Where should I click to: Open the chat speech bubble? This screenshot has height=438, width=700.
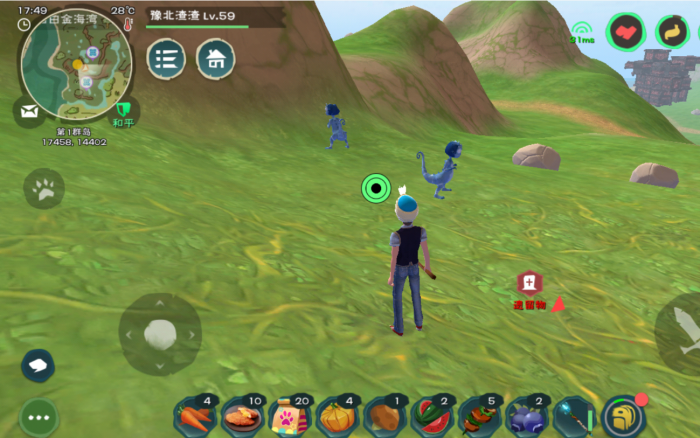(x=38, y=365)
